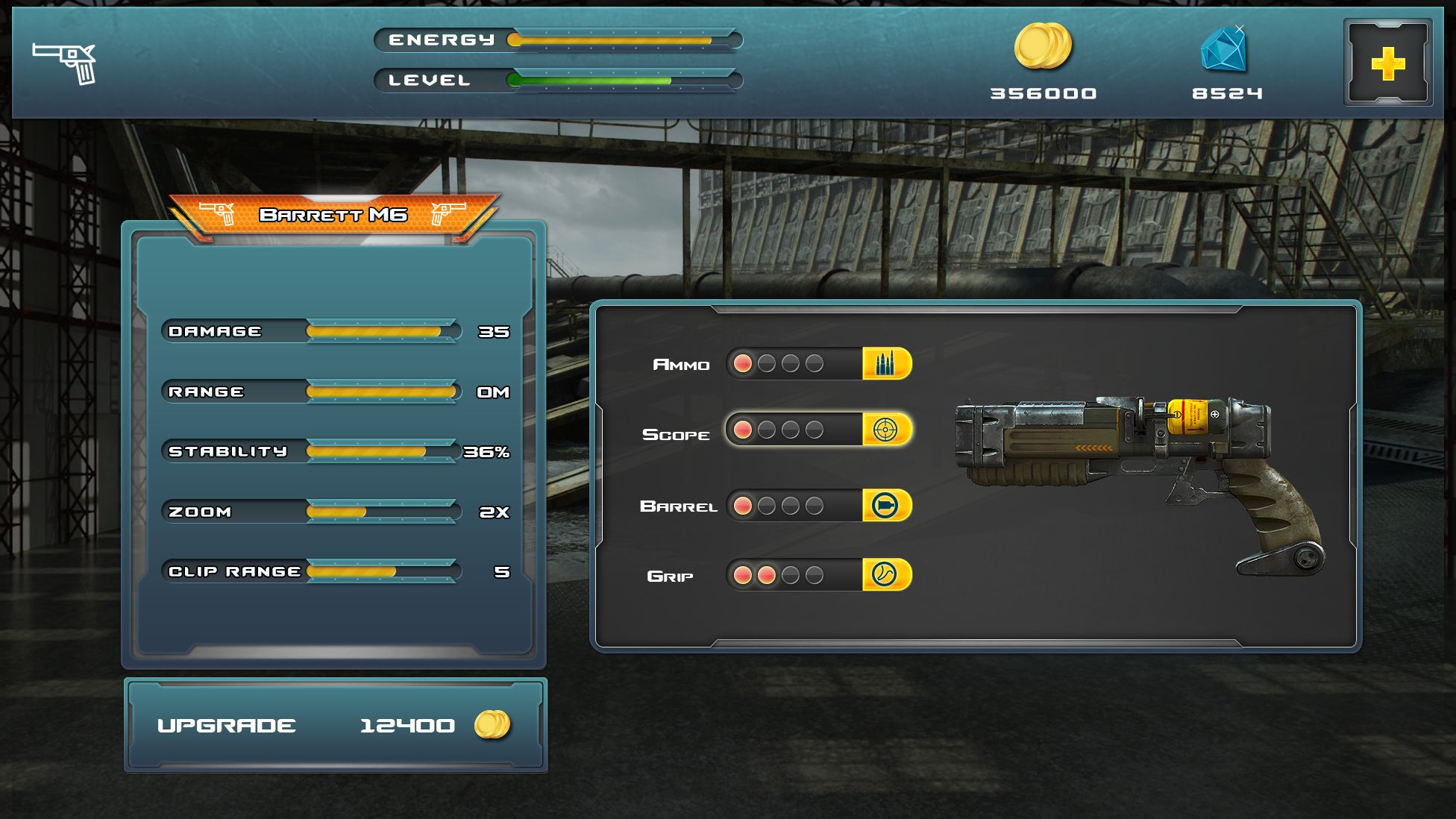Tap the gold coins balance icon

(x=1043, y=46)
